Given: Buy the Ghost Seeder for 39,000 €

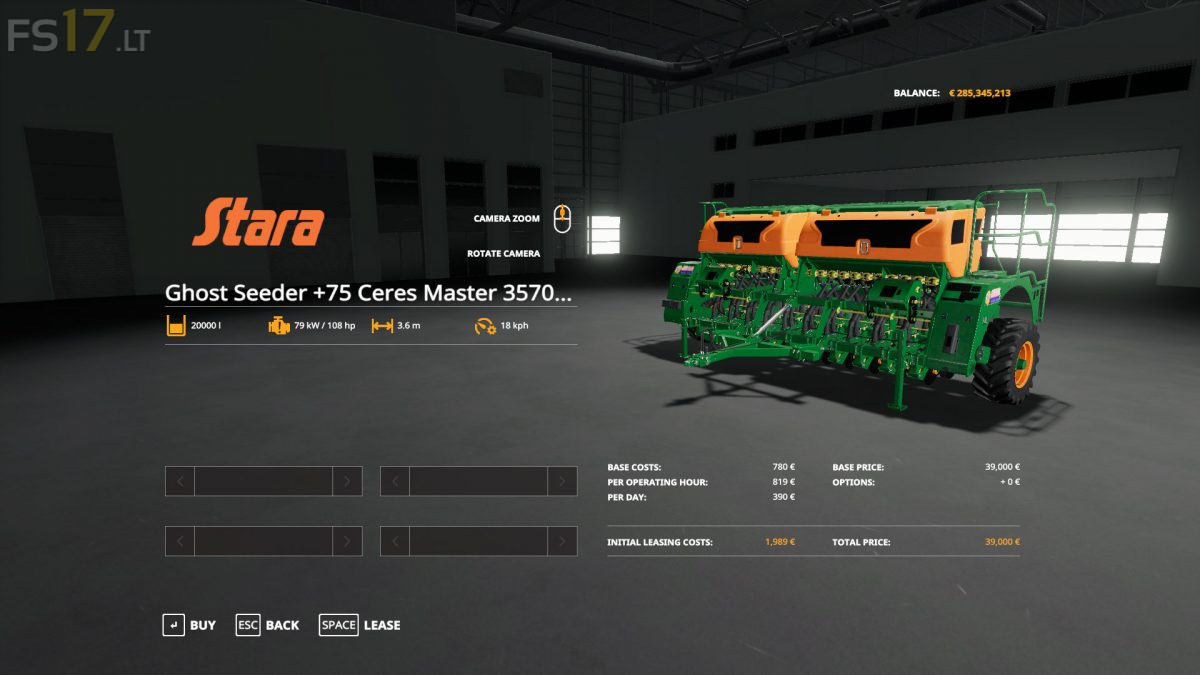Looking at the screenshot, I should tap(189, 625).
